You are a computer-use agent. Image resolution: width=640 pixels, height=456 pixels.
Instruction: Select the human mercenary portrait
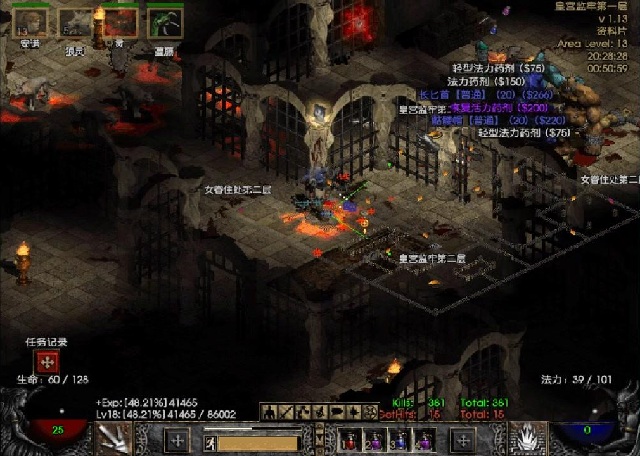[x=29, y=21]
